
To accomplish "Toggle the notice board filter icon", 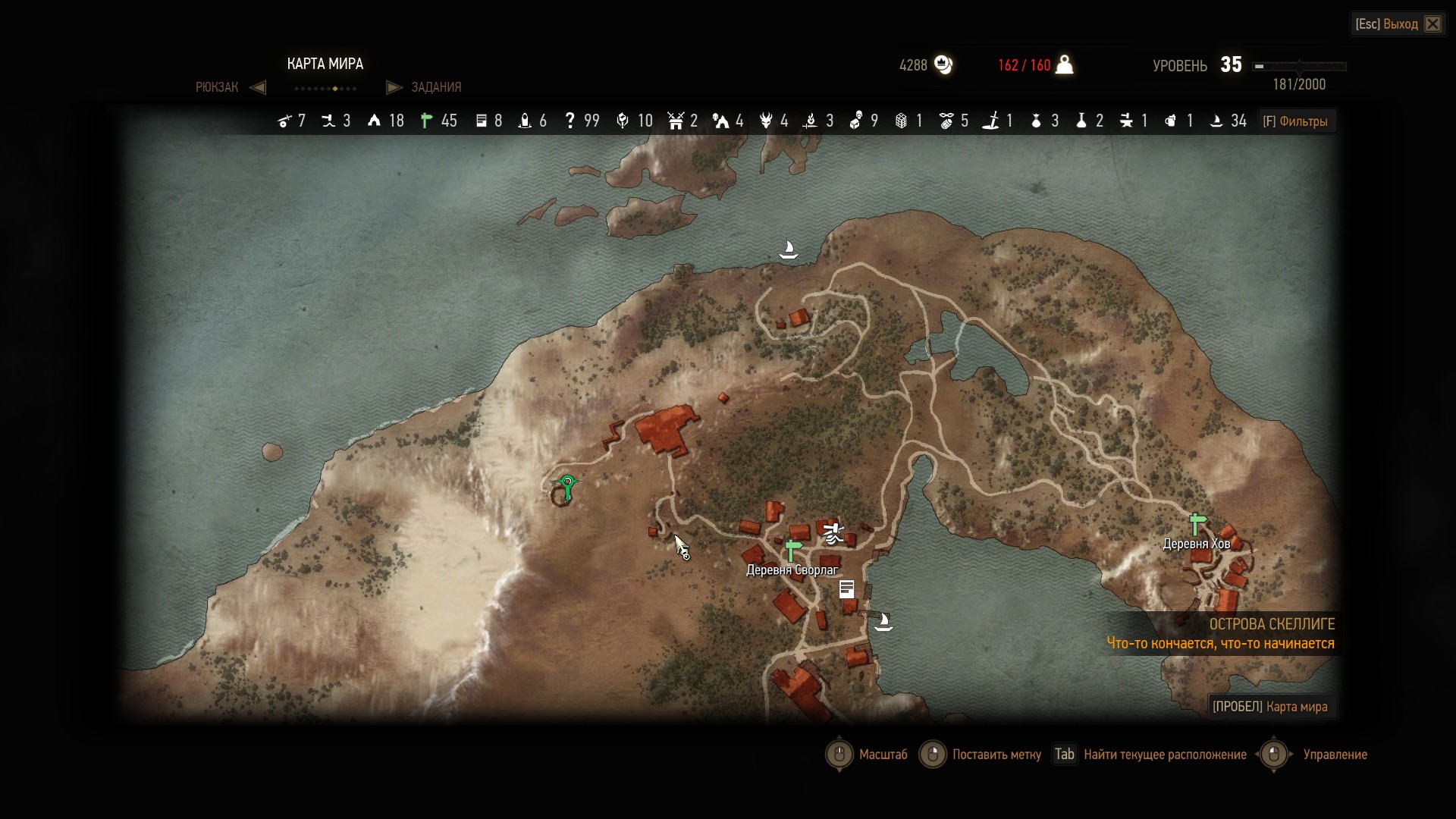I will (481, 121).
